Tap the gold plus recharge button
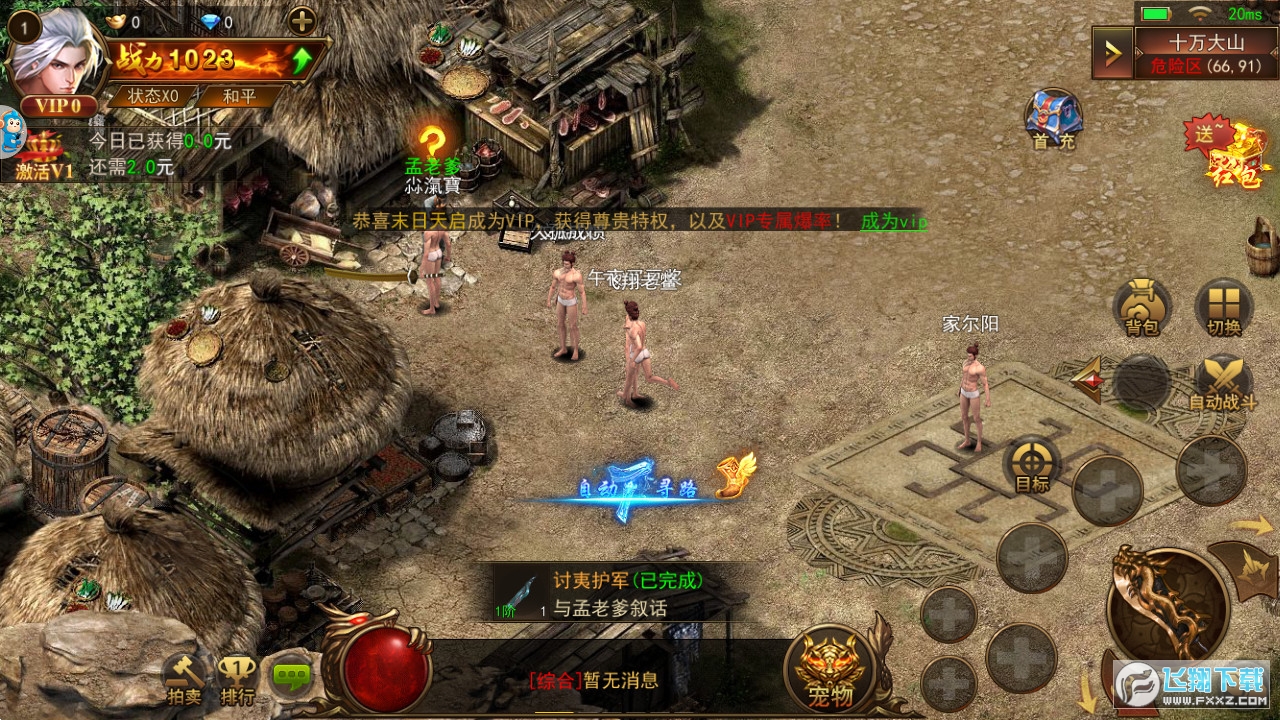 tap(301, 20)
